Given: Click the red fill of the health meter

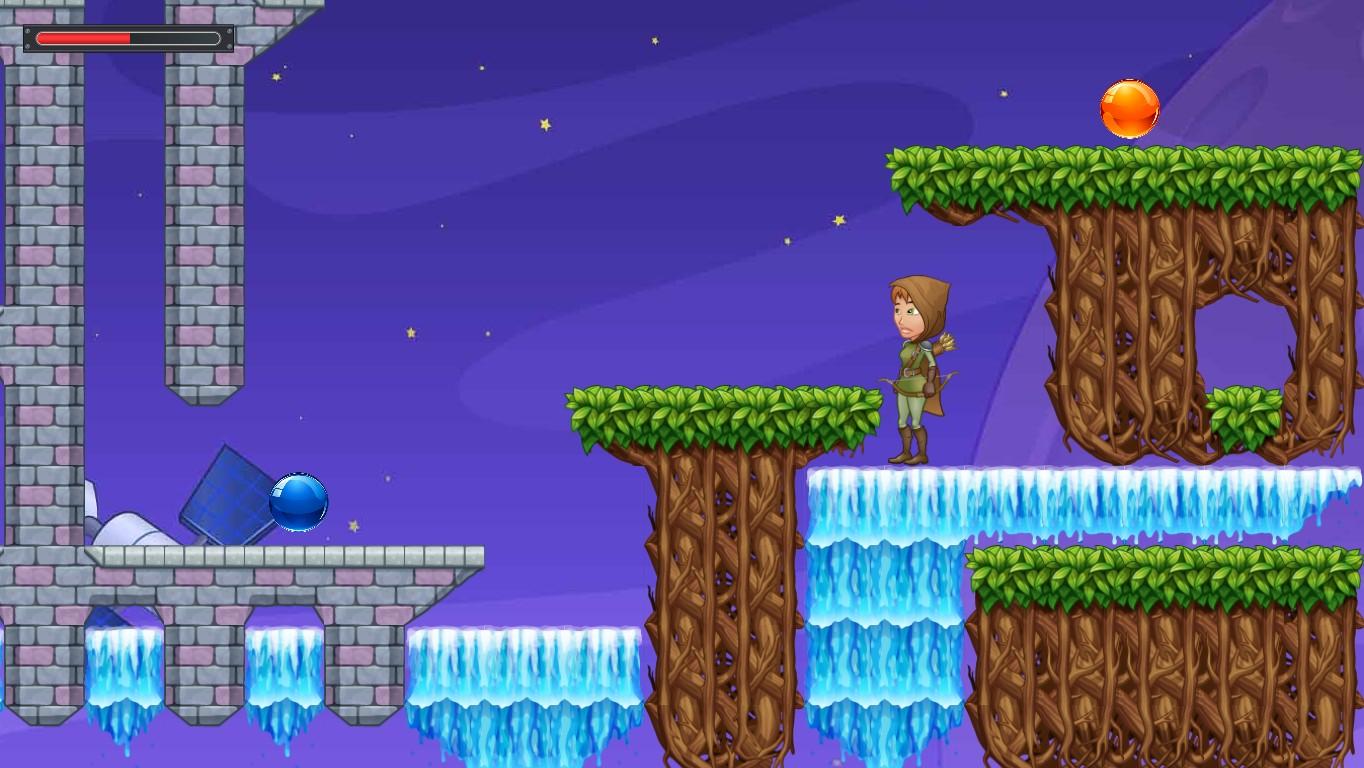Looking at the screenshot, I should pos(85,37).
